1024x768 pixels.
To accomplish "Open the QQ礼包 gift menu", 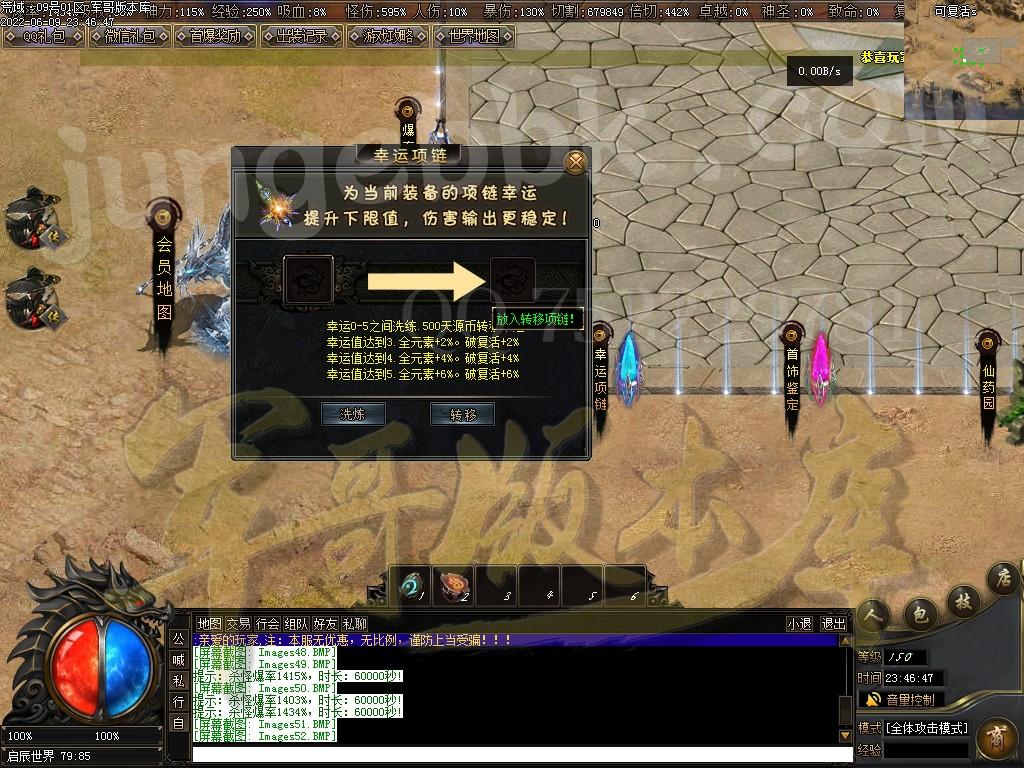I will point(42,37).
